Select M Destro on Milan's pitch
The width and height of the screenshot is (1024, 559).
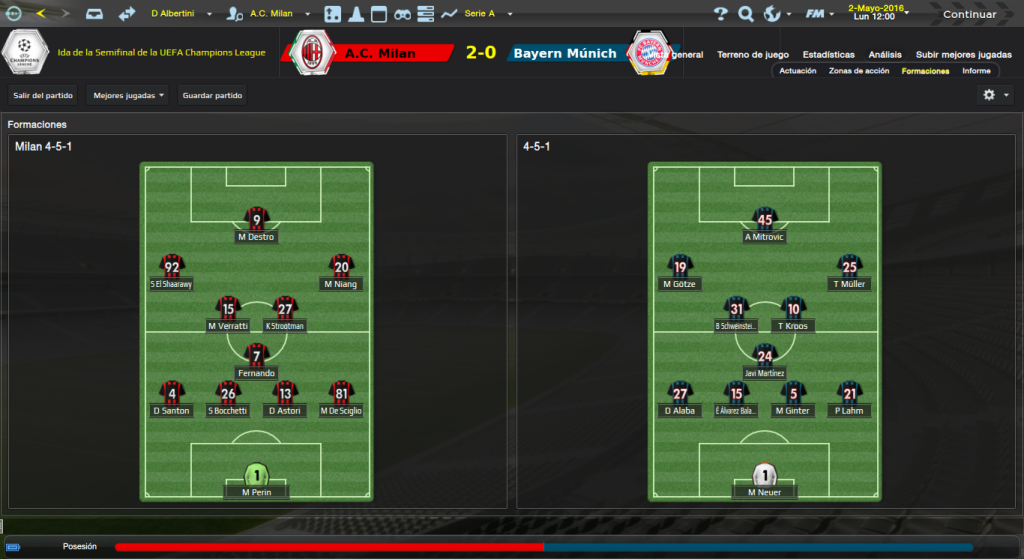coord(257,224)
